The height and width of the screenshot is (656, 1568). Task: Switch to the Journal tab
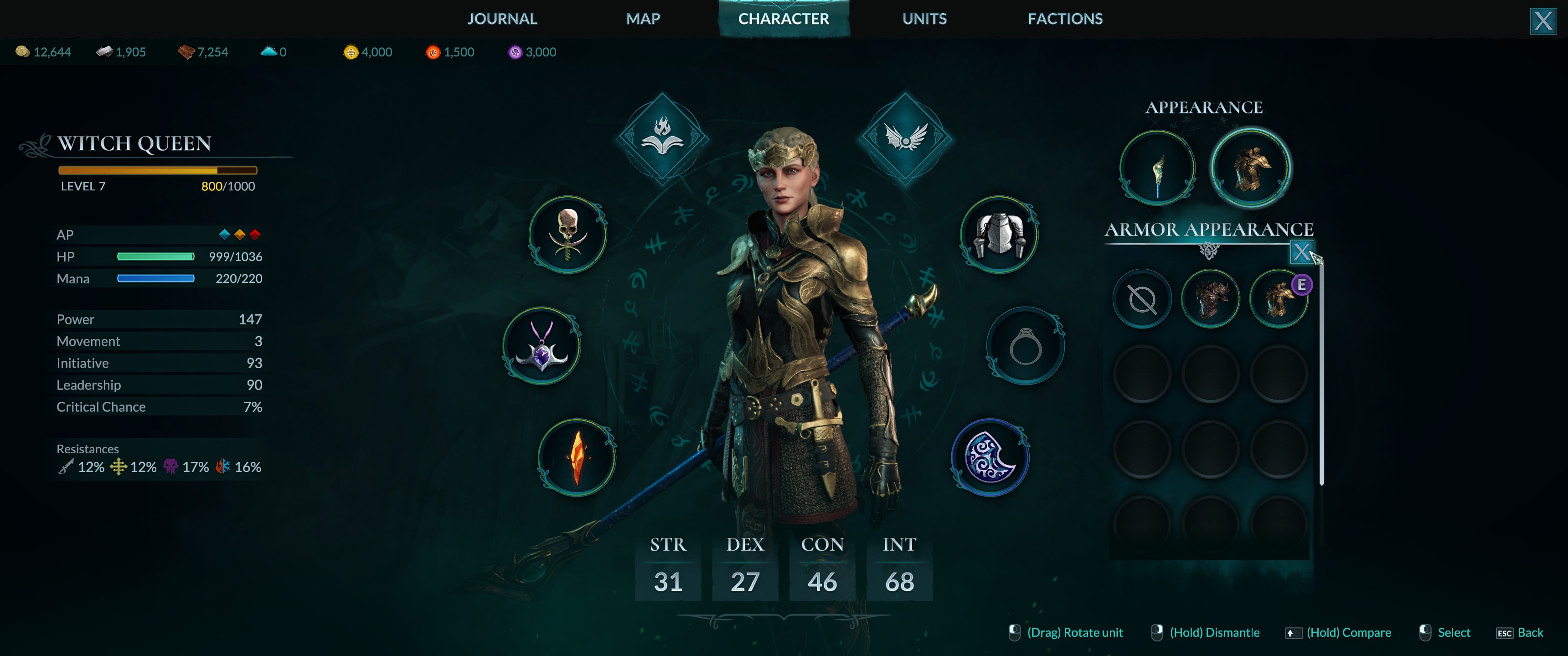(x=501, y=19)
